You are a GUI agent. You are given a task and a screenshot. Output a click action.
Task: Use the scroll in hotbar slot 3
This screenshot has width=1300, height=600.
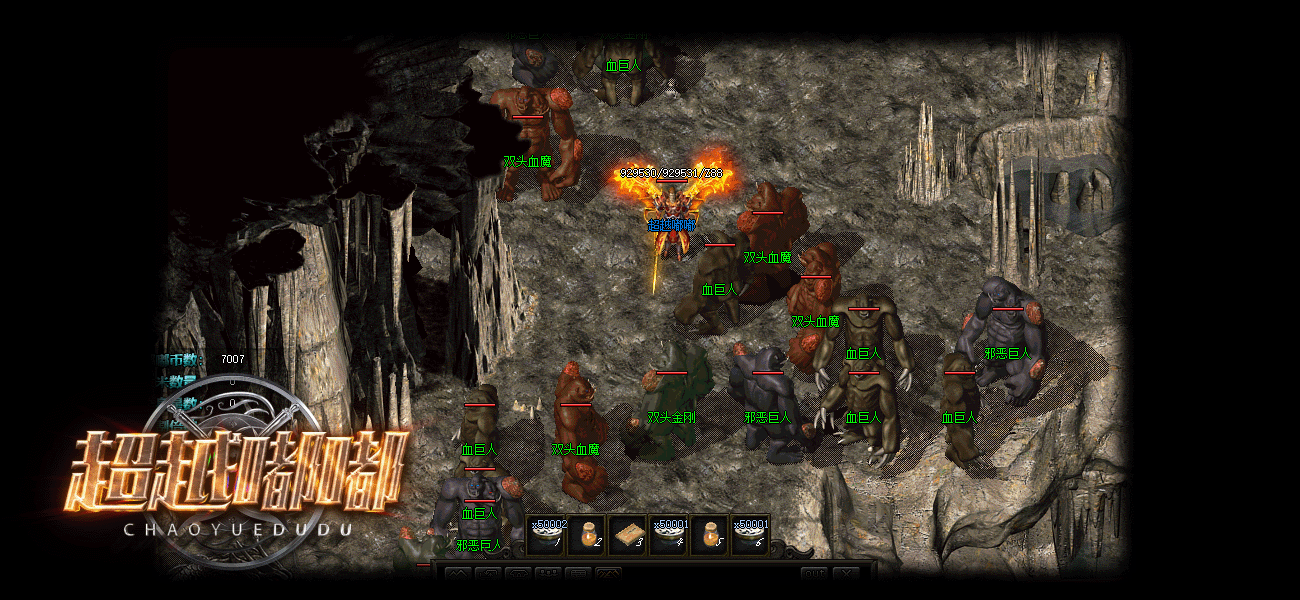tap(628, 535)
